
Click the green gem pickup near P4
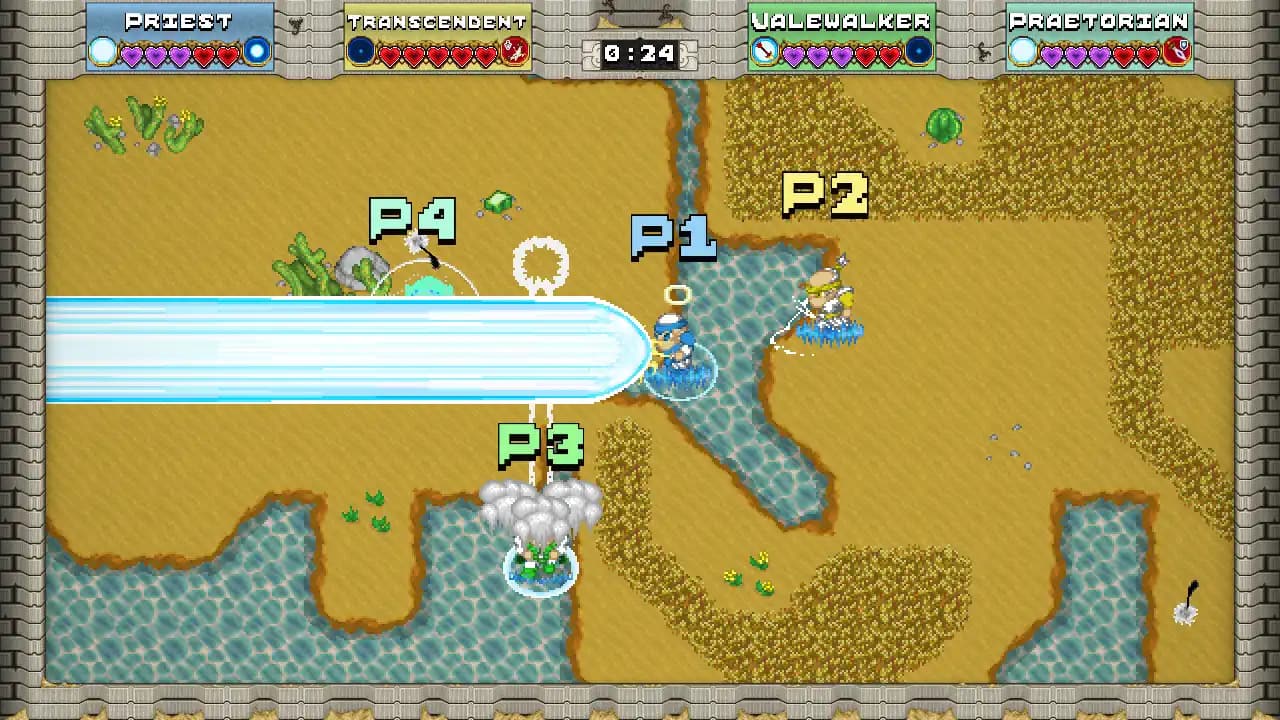click(x=497, y=200)
